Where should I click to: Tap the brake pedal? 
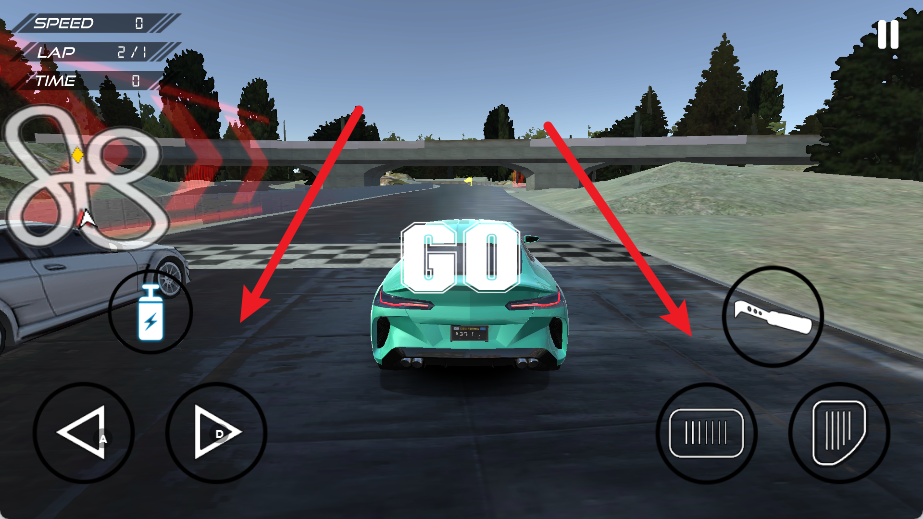tap(706, 433)
